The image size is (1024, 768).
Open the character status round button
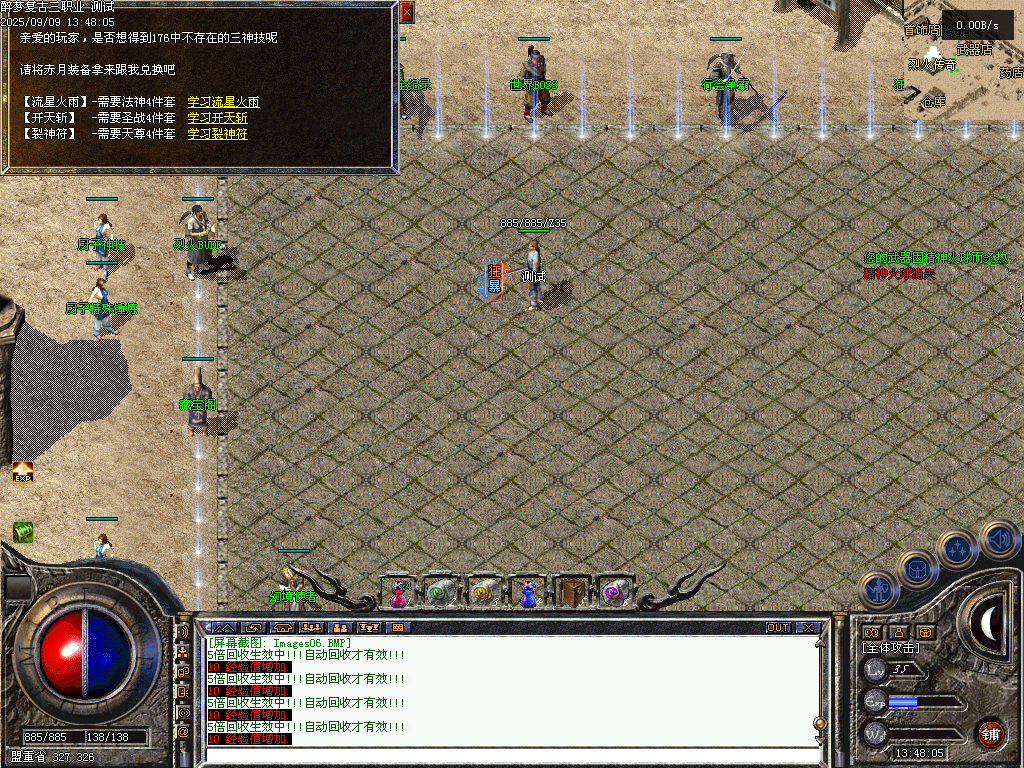tap(878, 590)
